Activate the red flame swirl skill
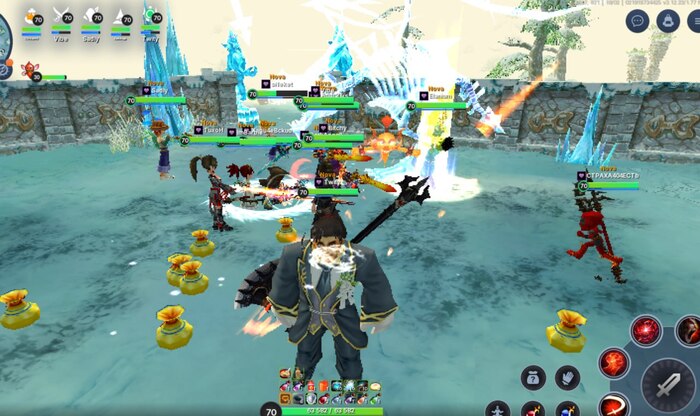The image size is (700, 416). [x=614, y=363]
